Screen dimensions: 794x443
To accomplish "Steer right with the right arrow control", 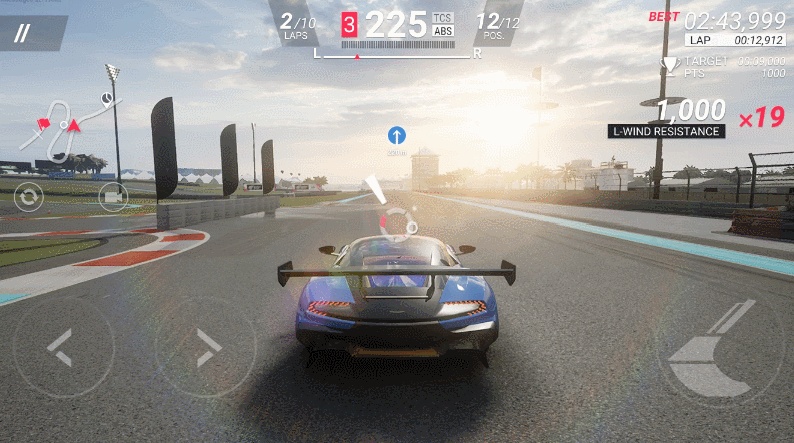I will pyautogui.click(x=205, y=346).
